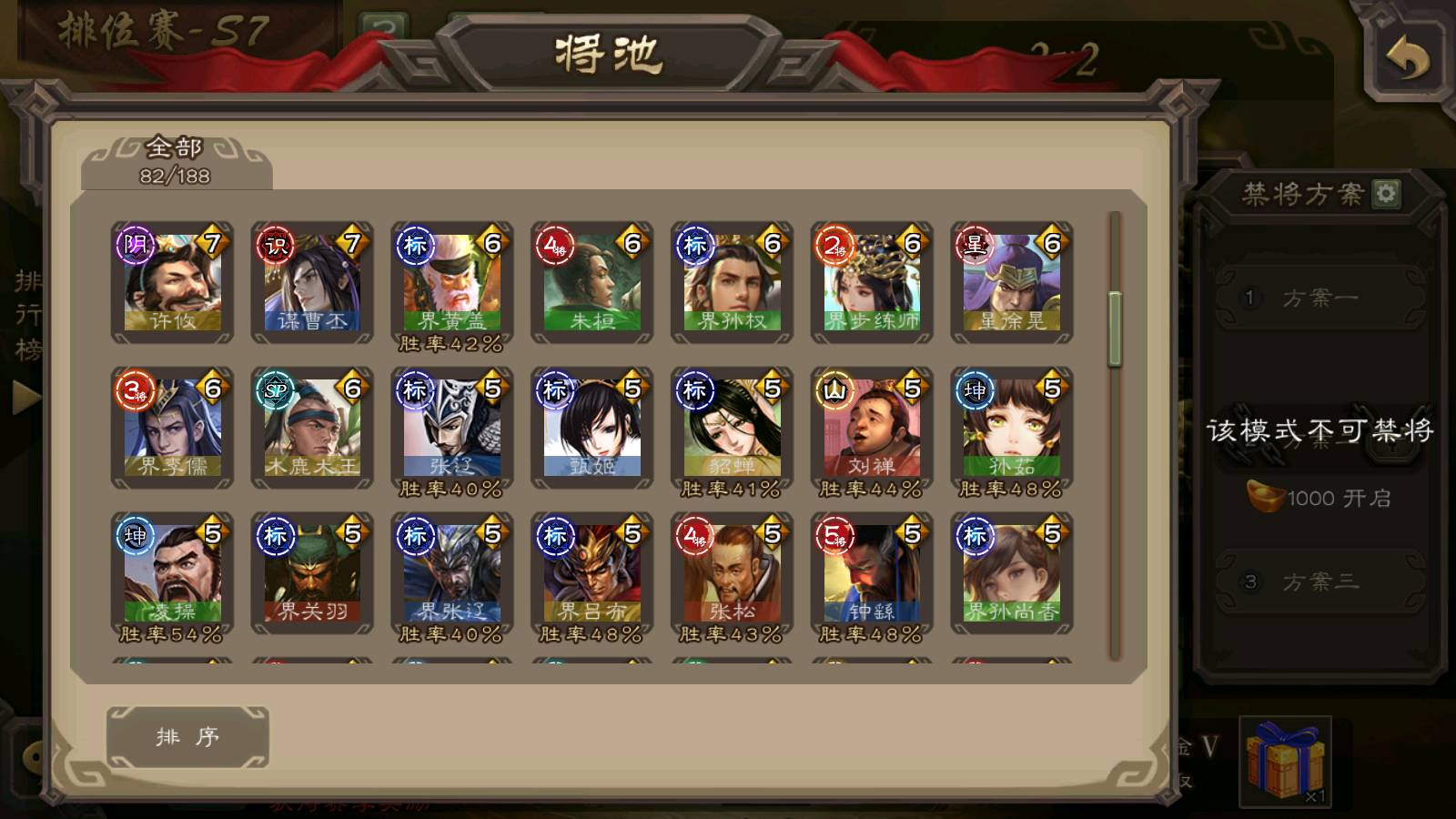Viewport: 1456px width, 819px height.
Task: Choose the 界孙权 hero card
Action: [733, 283]
